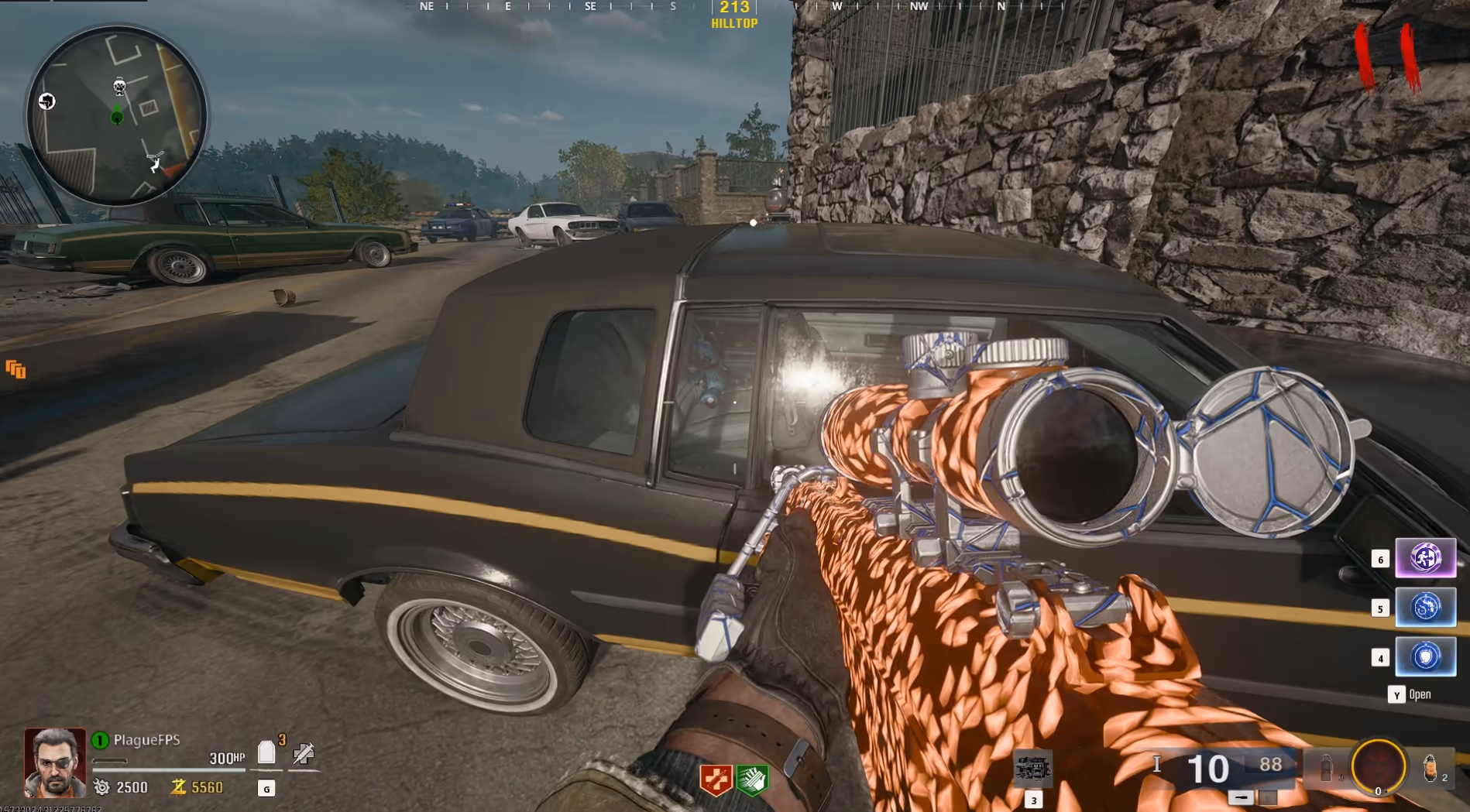Select the green hand perk icon
Viewport: 1470px width, 812px height.
pos(751,779)
